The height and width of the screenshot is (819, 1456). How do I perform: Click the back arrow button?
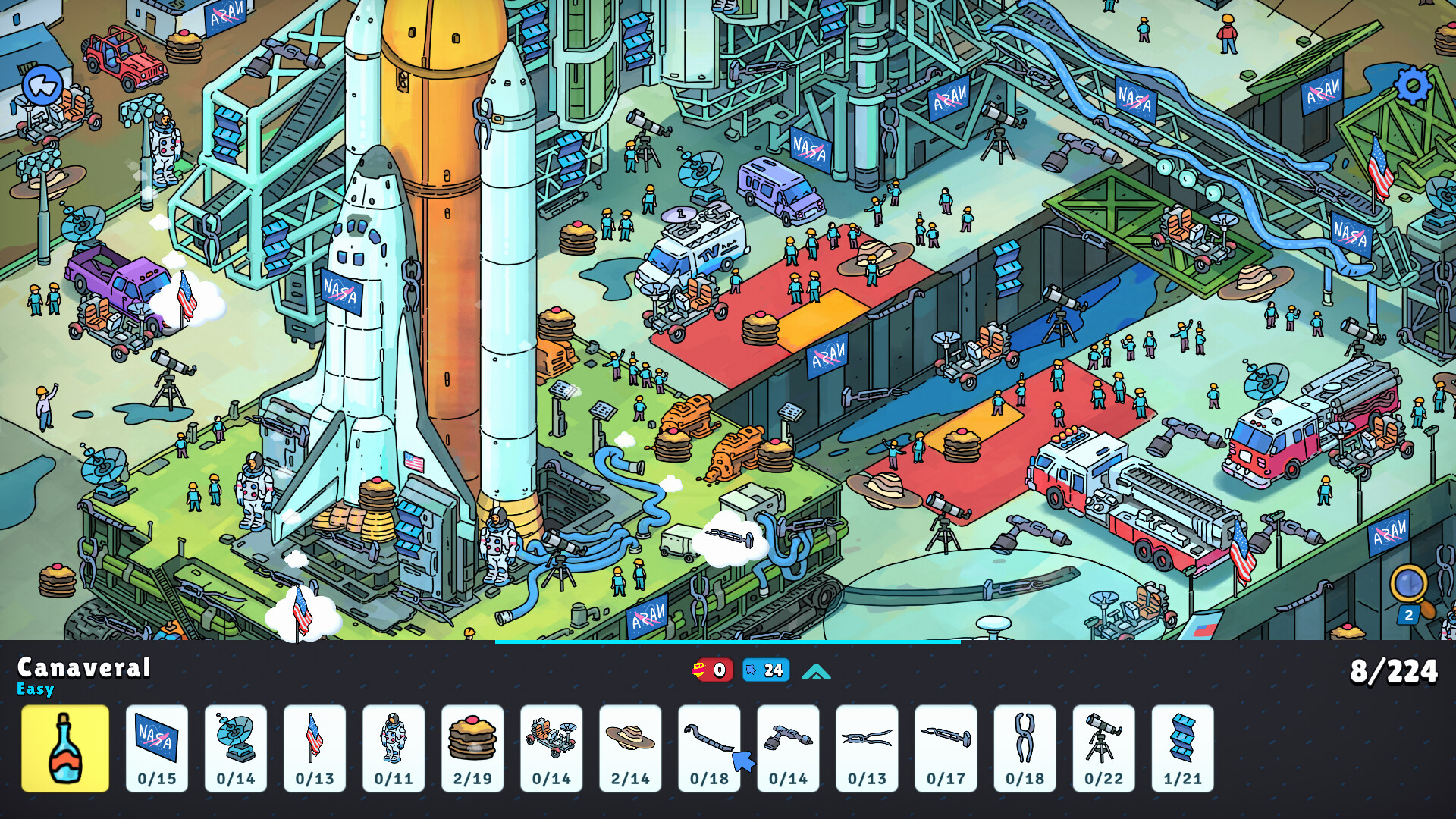43,85
